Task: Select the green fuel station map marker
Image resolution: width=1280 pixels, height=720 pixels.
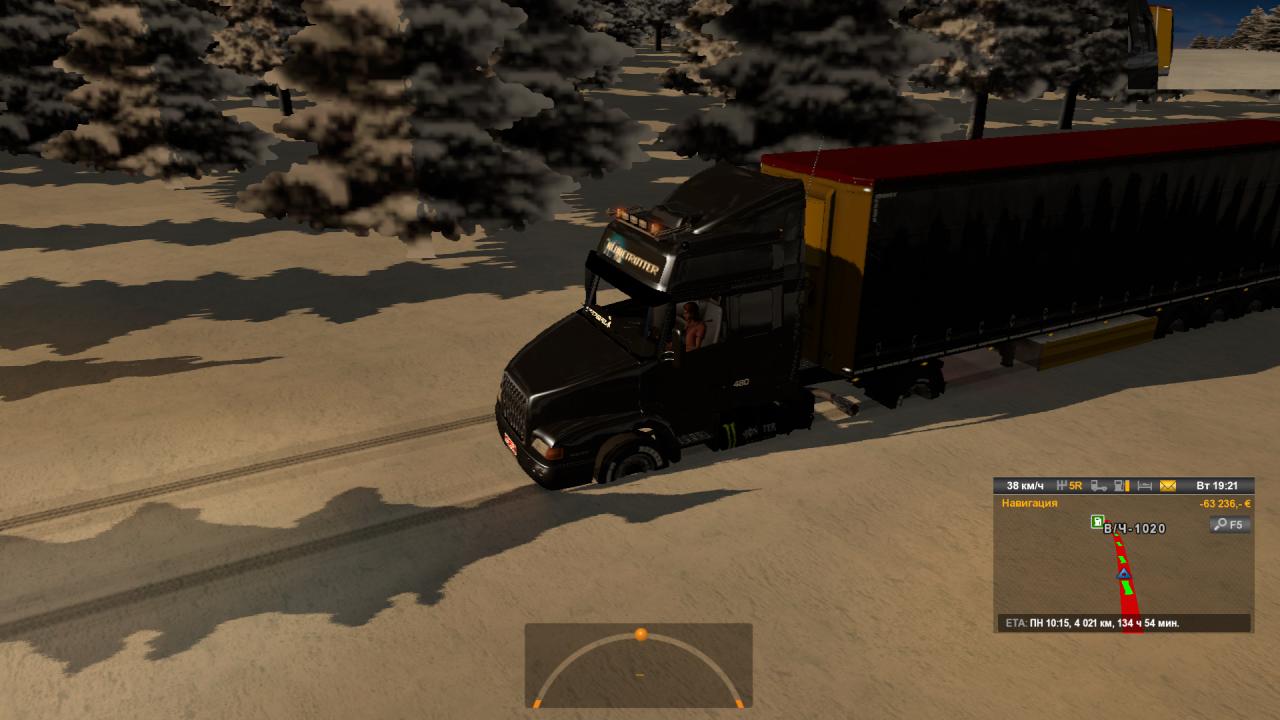Action: [x=1097, y=522]
